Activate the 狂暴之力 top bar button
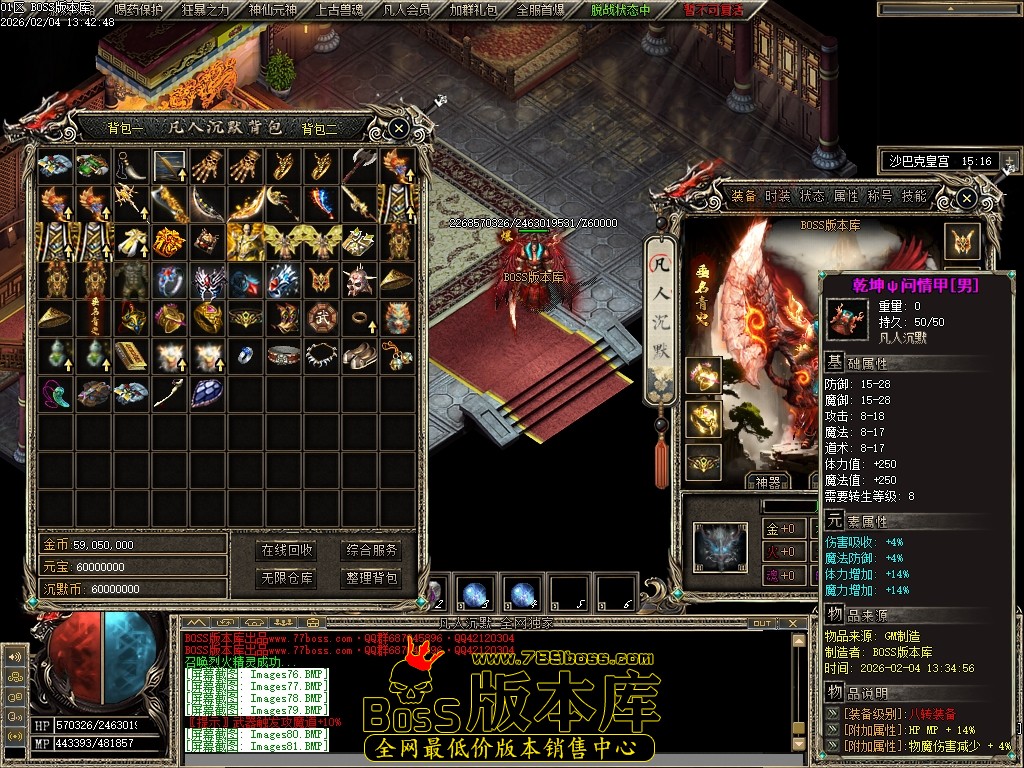 coord(206,10)
